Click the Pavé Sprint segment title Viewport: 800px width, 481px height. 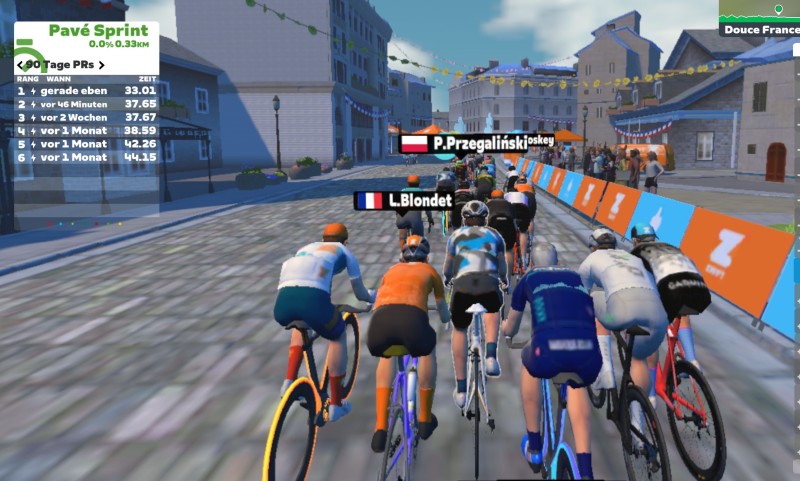pyautogui.click(x=98, y=31)
